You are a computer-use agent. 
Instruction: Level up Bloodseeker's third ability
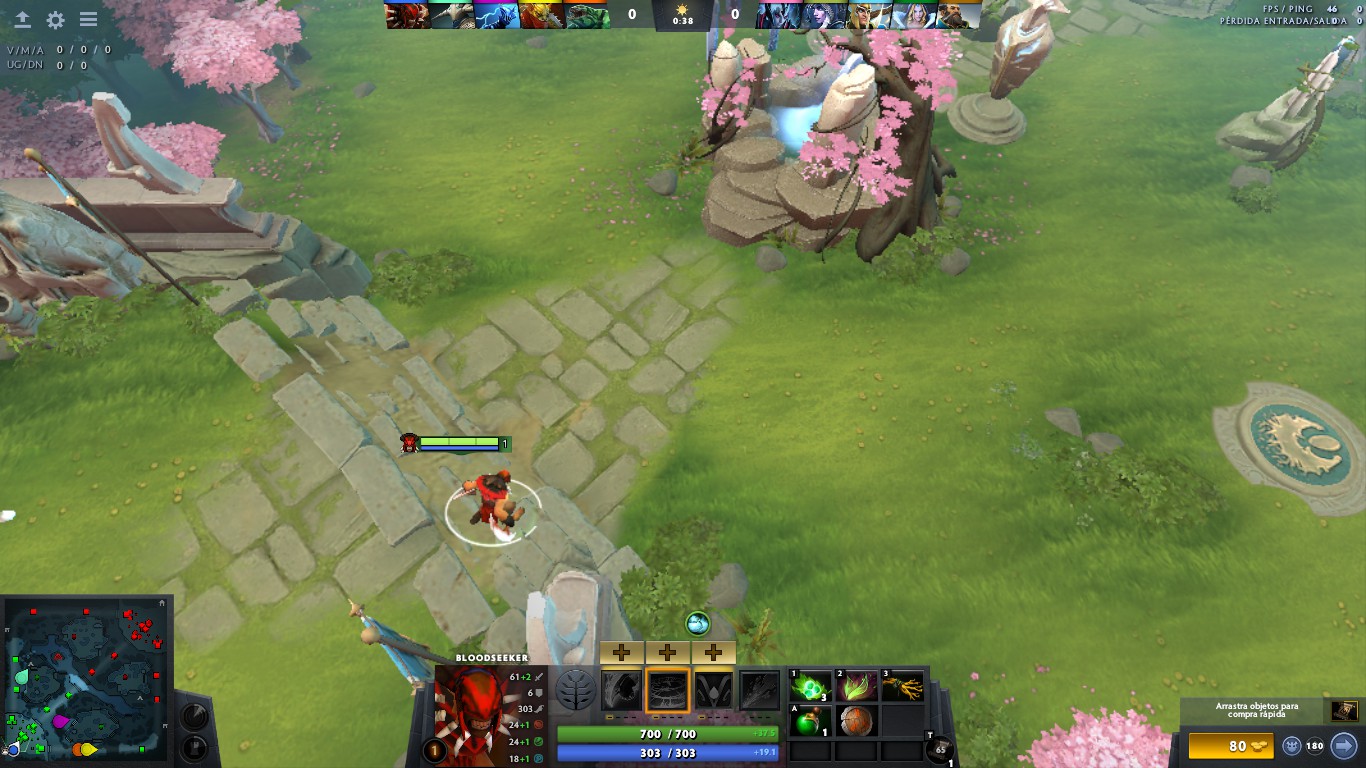(x=713, y=653)
